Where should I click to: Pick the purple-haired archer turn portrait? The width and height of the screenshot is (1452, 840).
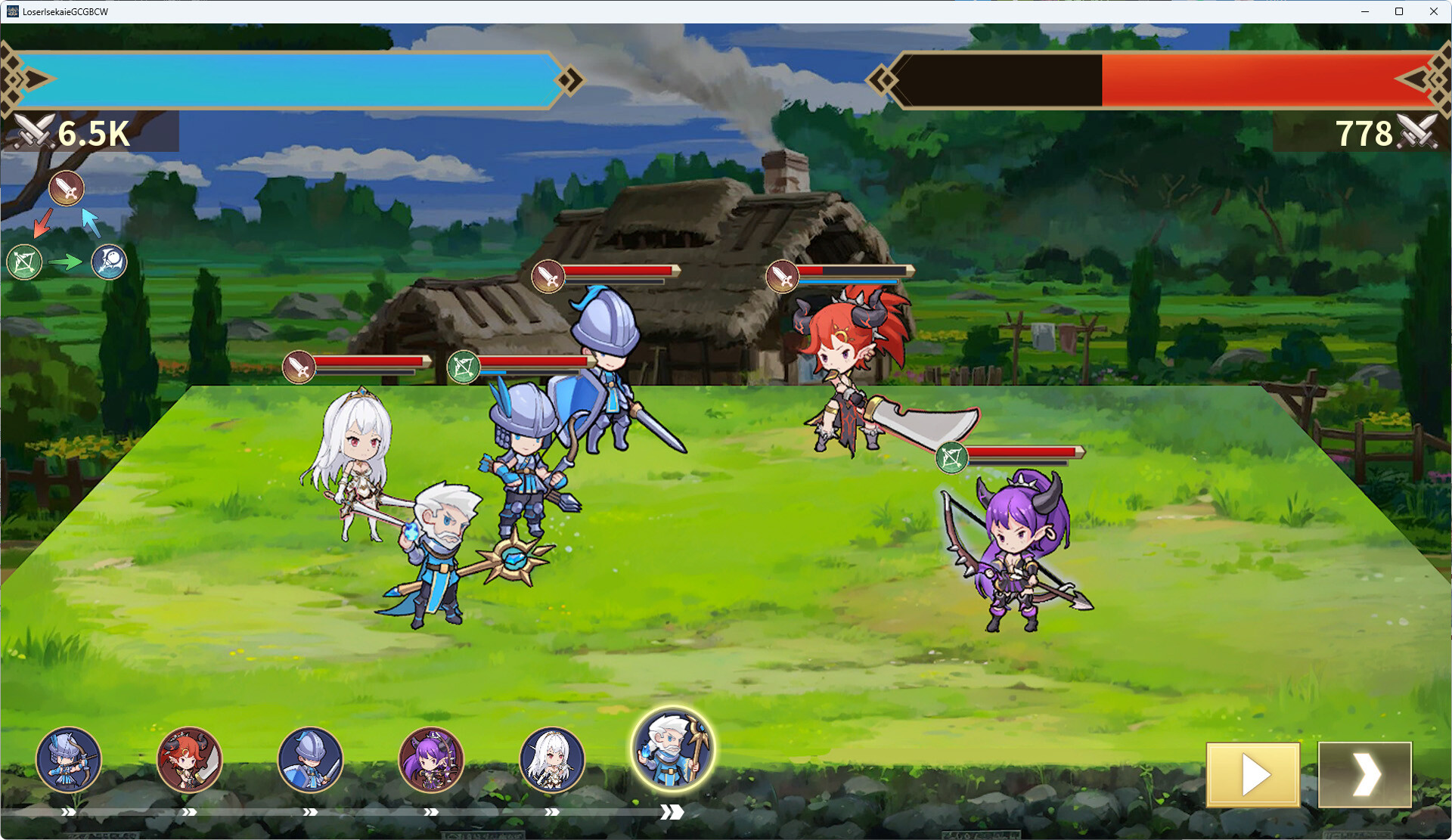coord(431,759)
